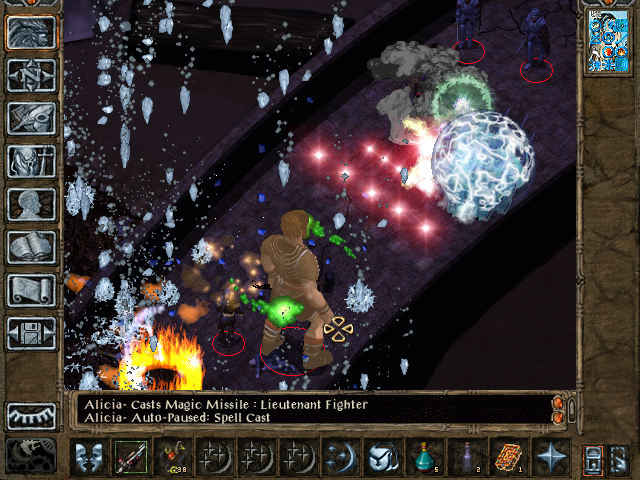Open the helmet inventory button
The image size is (640, 480).
pyautogui.click(x=31, y=118)
